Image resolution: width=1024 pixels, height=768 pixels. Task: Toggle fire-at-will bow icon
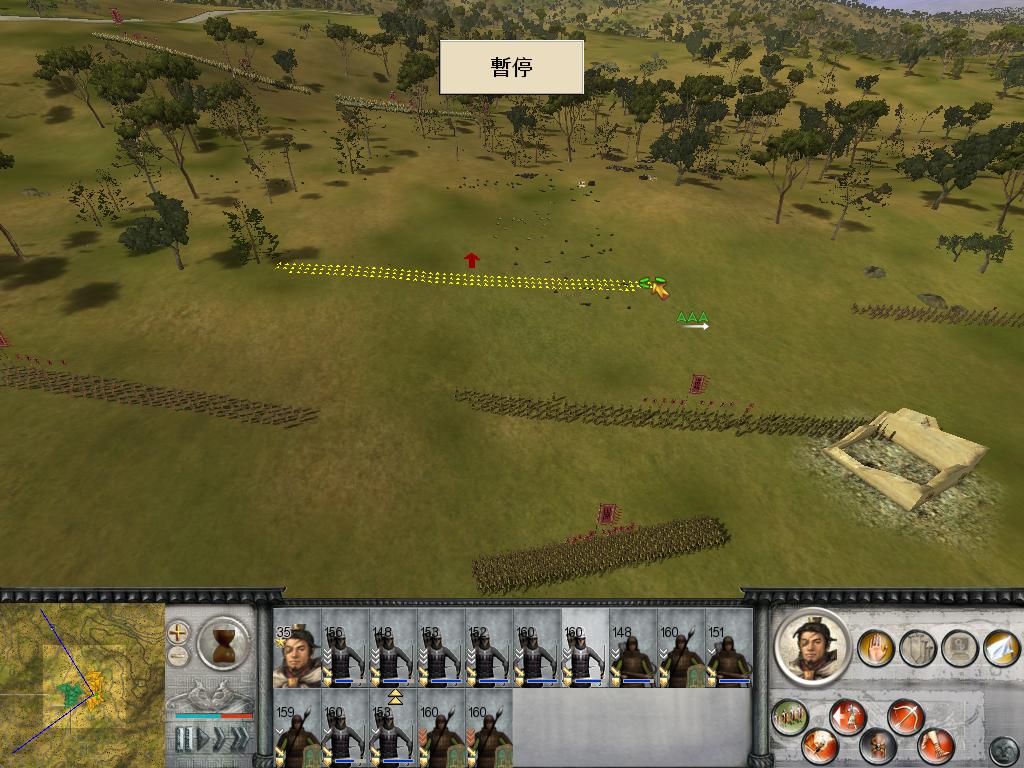905,716
